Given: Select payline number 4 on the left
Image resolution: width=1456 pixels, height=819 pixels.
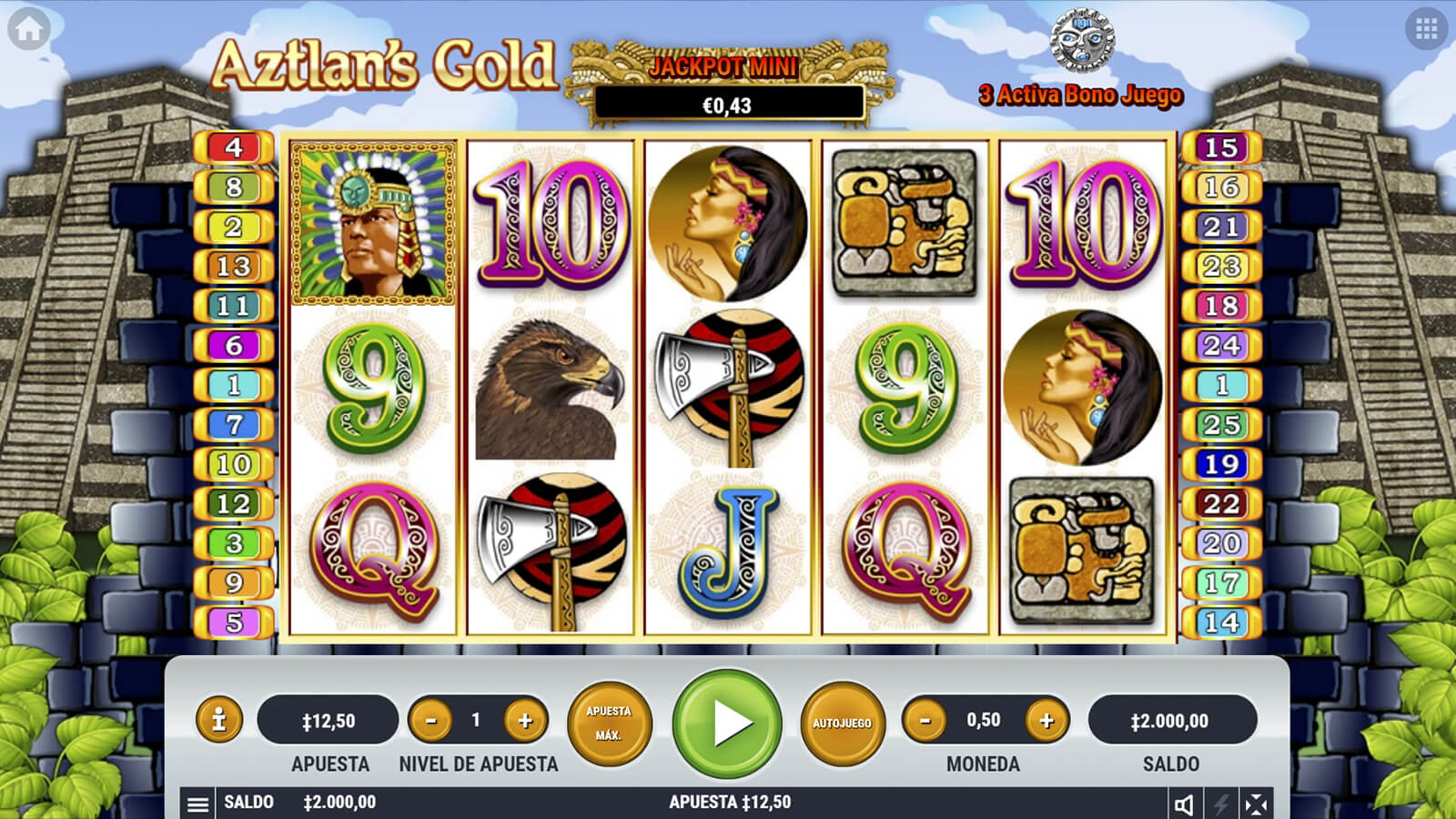Looking at the screenshot, I should 234,147.
